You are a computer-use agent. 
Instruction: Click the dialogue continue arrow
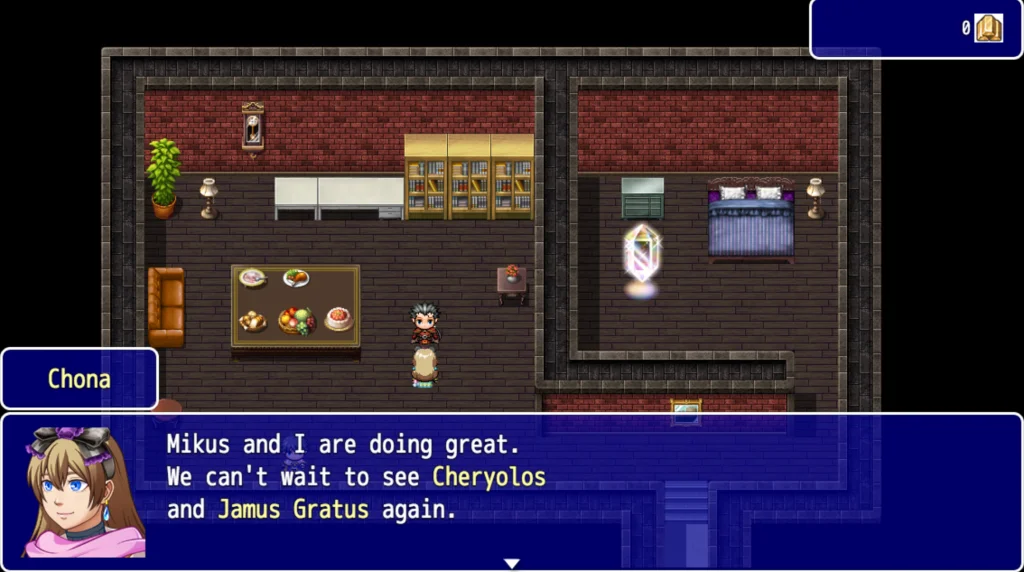(512, 563)
